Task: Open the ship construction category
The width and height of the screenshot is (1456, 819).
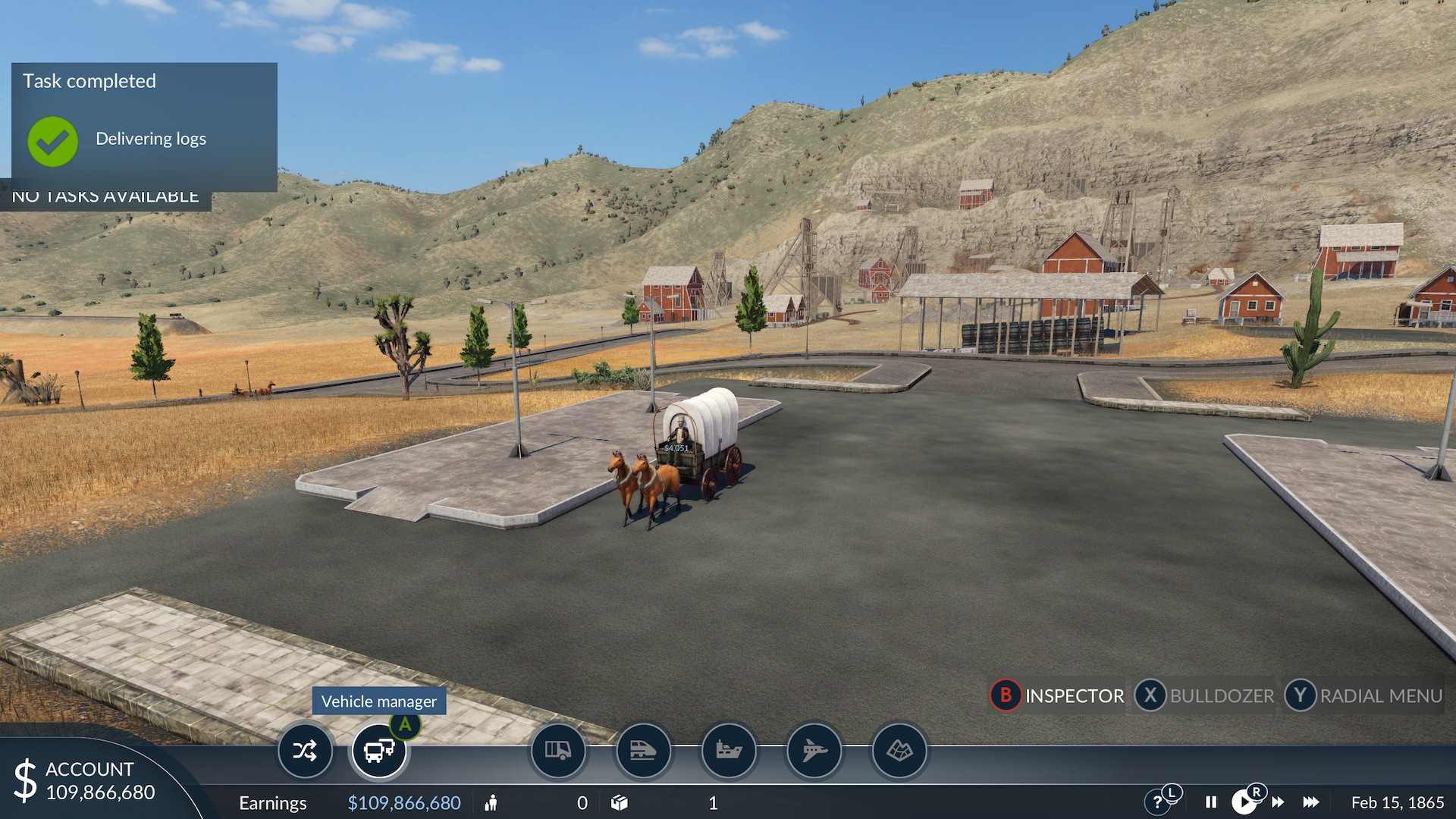Action: pyautogui.click(x=729, y=751)
